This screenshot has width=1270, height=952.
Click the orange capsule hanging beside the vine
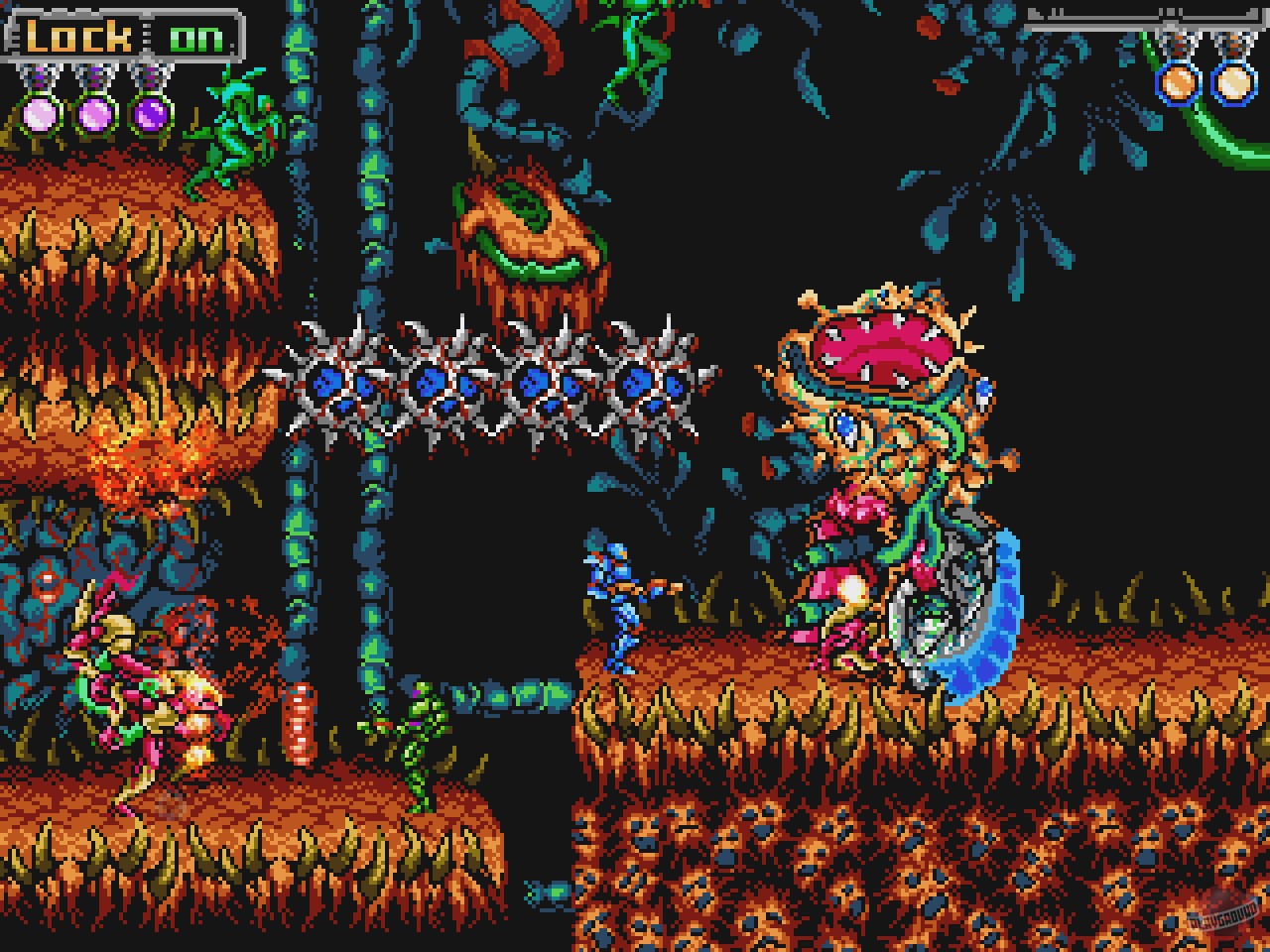click(x=300, y=724)
